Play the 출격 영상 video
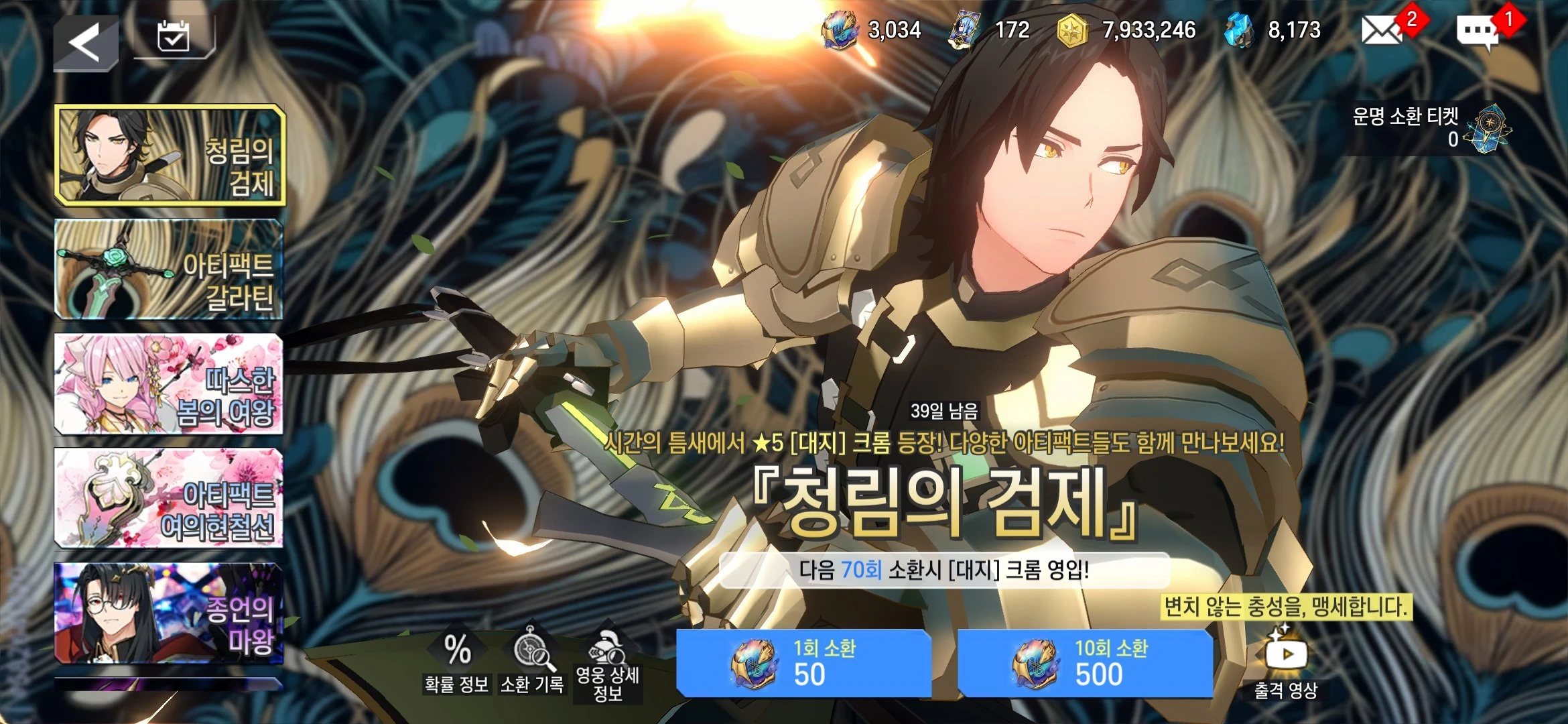The width and height of the screenshot is (1568, 724). point(1286,663)
